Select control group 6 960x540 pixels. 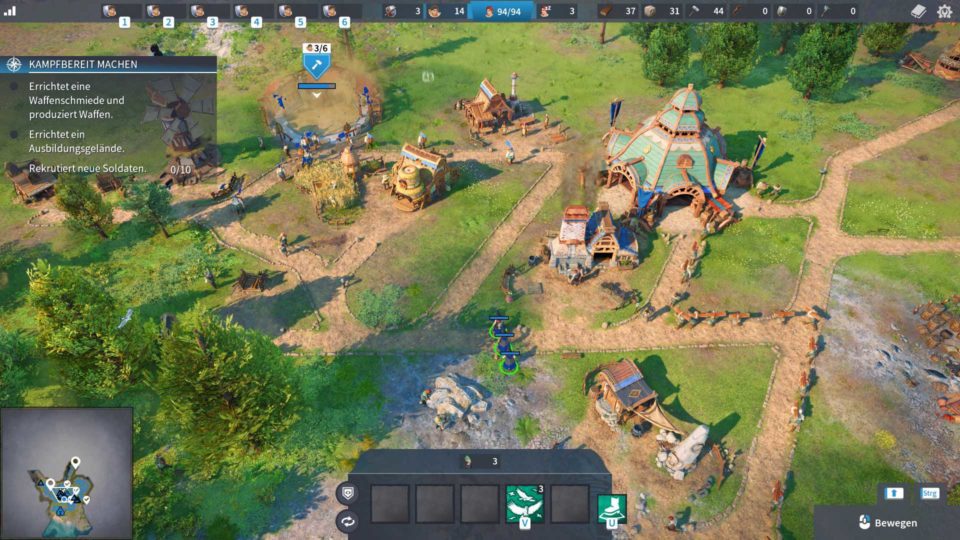[343, 12]
